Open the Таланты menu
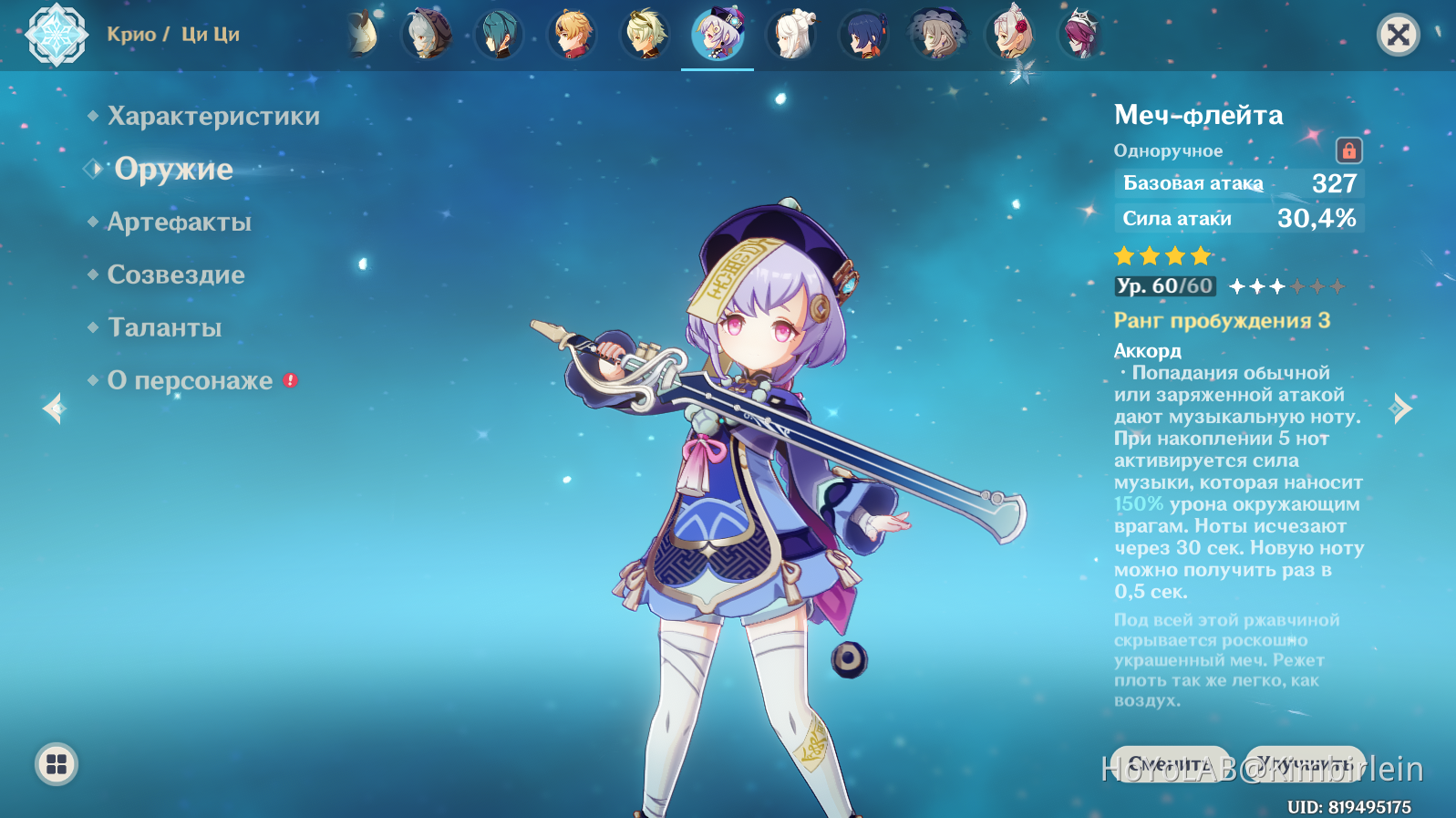This screenshot has width=1456, height=818. click(x=164, y=328)
